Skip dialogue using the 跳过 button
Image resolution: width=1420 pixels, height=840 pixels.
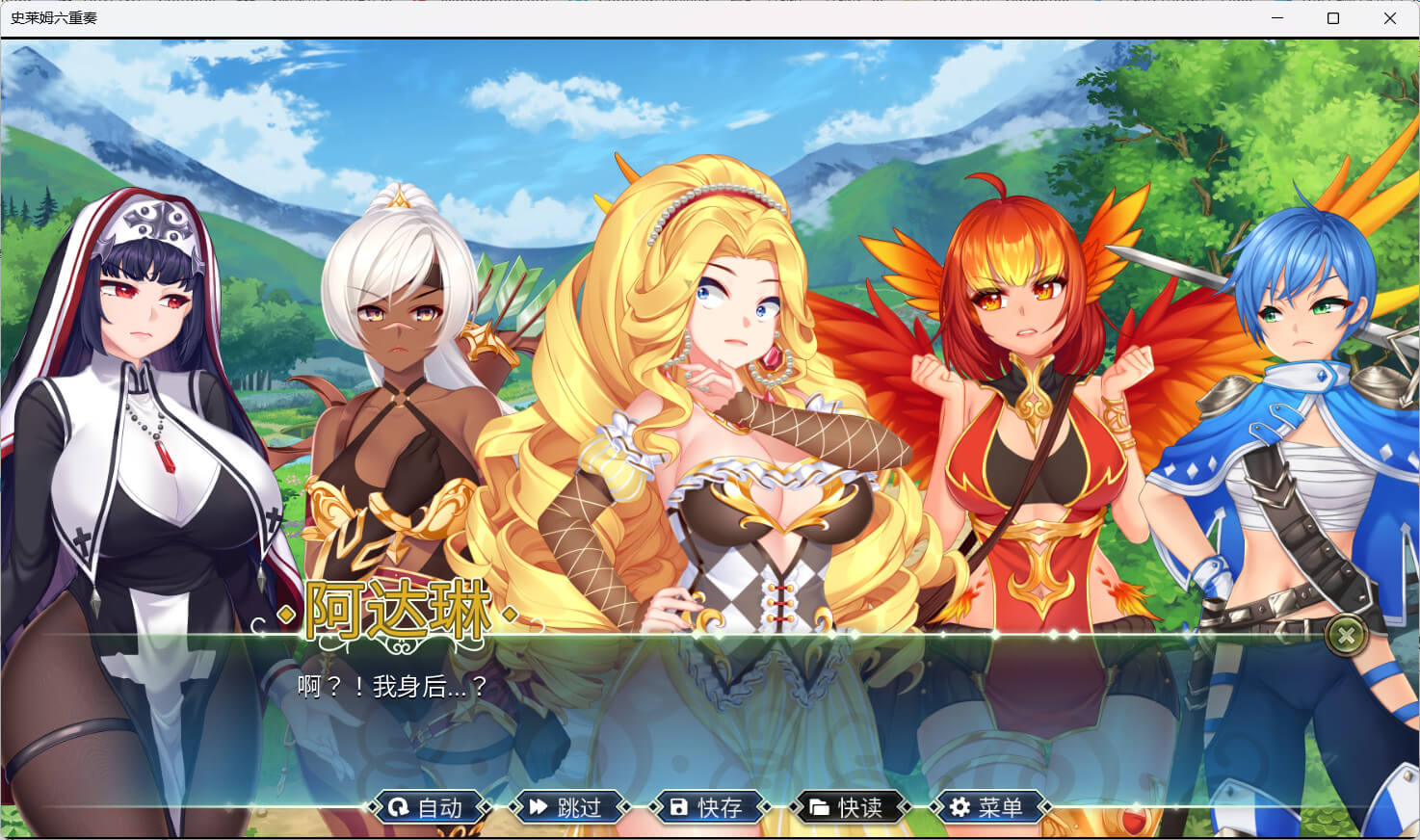(566, 807)
